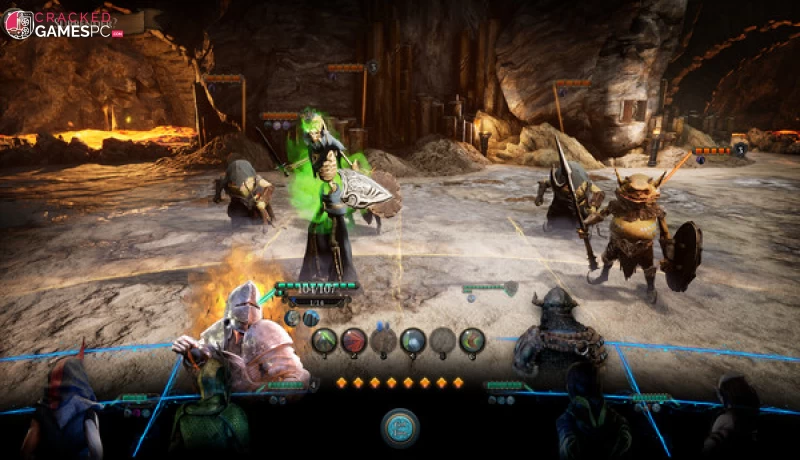Viewport: 800px width, 460px height.
Task: Choose the green and orange swirl ability
Action: pos(472,342)
